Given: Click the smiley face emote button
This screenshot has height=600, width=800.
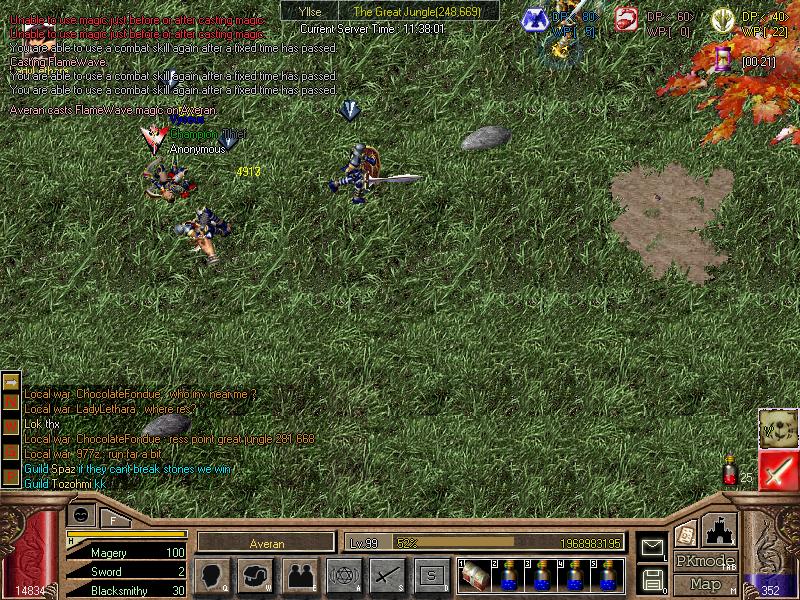Looking at the screenshot, I should pyautogui.click(x=82, y=514).
